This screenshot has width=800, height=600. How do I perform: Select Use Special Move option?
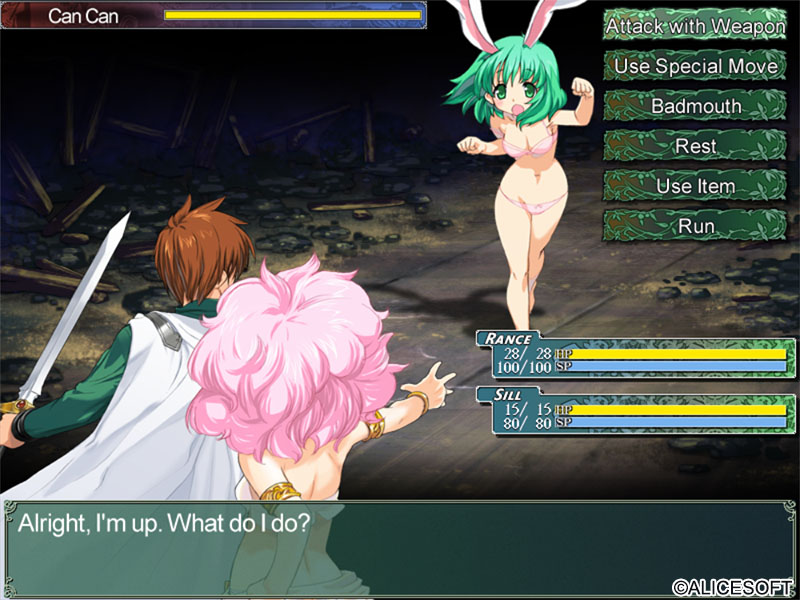pos(695,66)
